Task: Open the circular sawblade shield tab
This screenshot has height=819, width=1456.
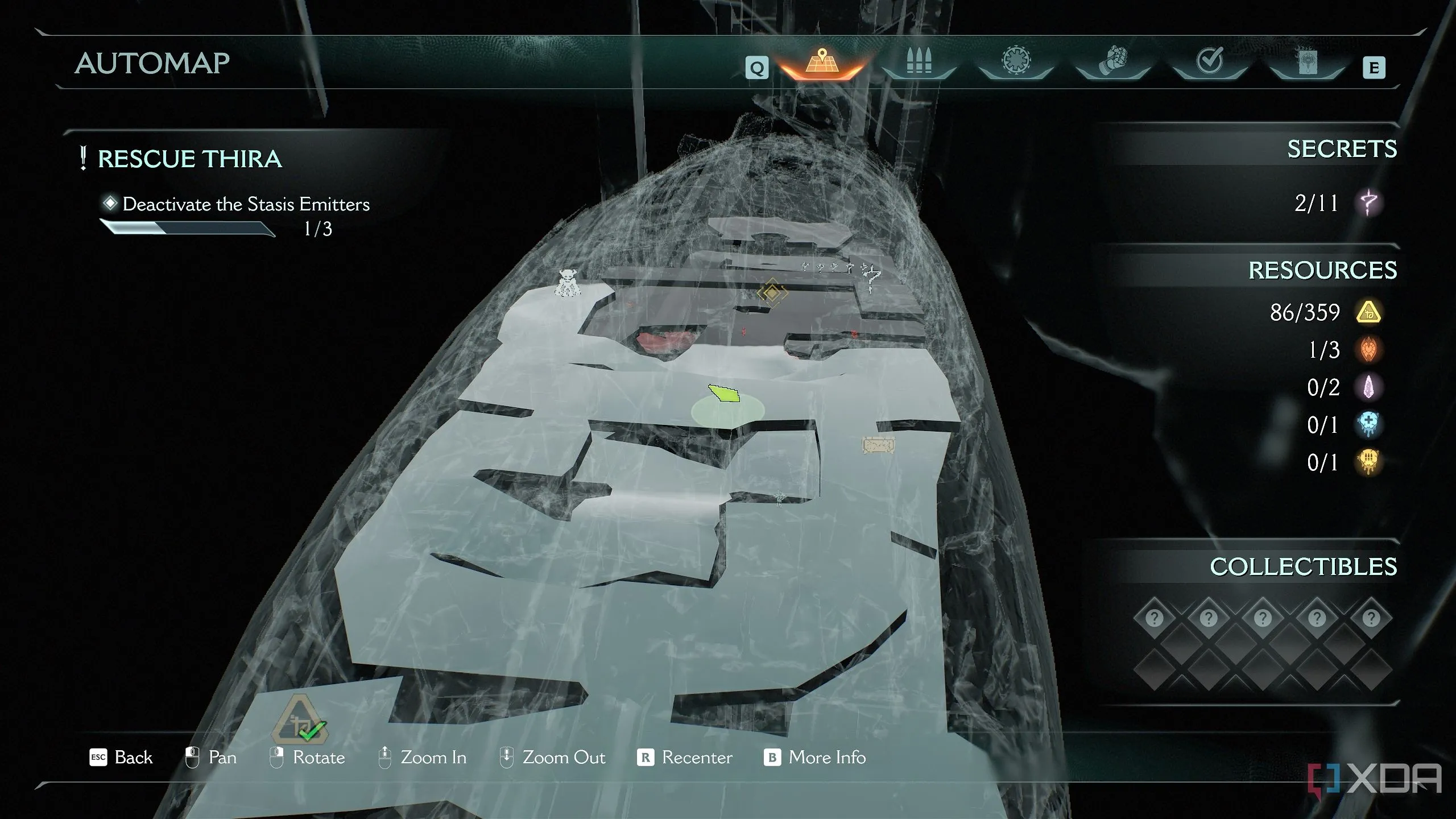Action: [x=1016, y=63]
